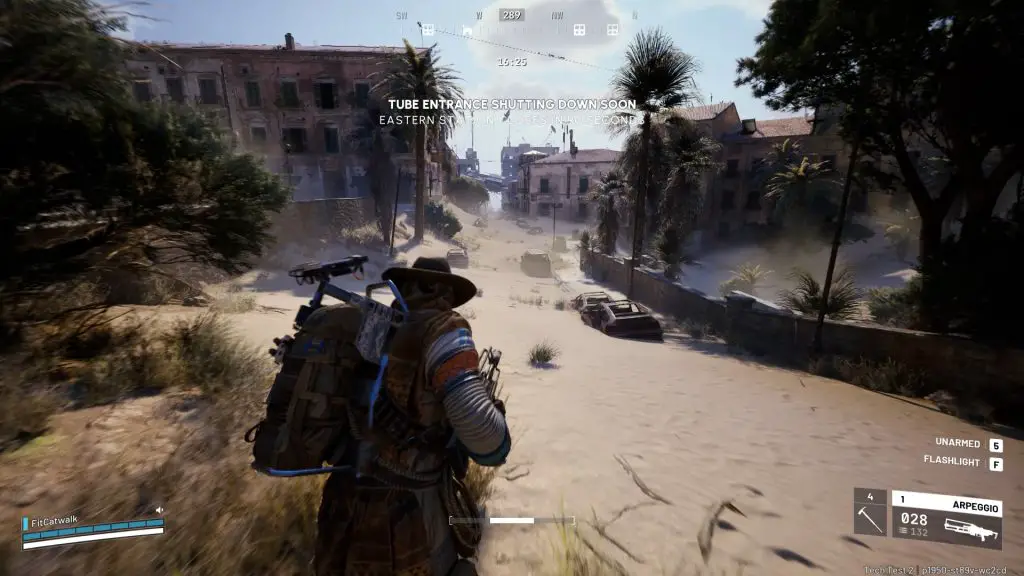Image resolution: width=1024 pixels, height=576 pixels.
Task: Click the compass heading bar showing 289
Action: coord(512,16)
